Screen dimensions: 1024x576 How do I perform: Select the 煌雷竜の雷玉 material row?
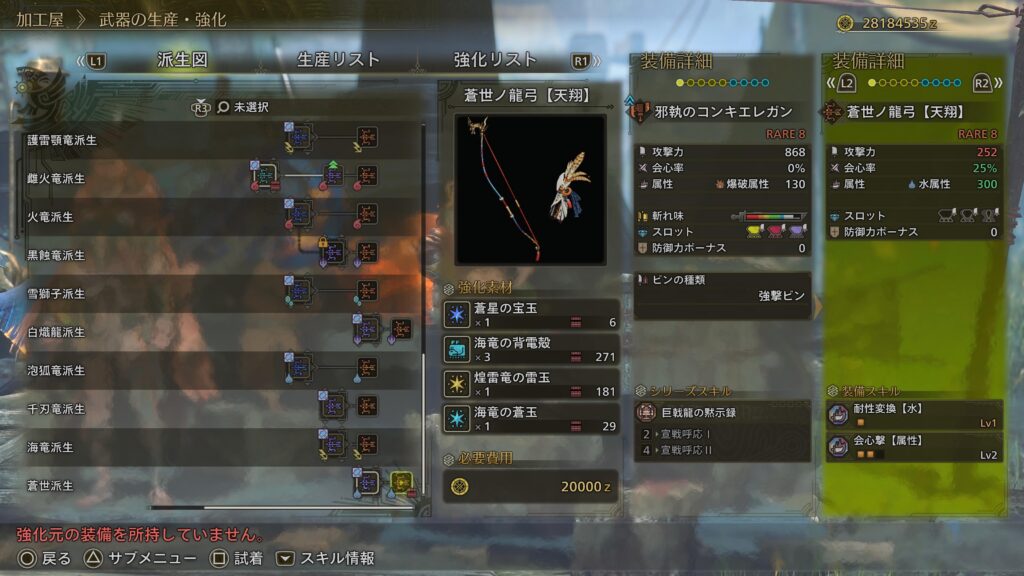click(531, 384)
